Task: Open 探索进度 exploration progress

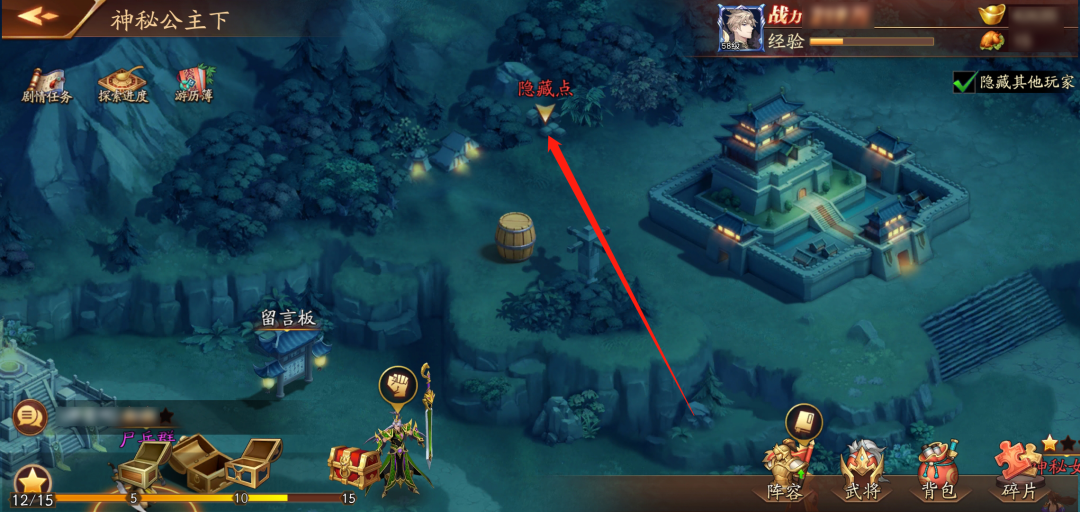Action: coord(123,84)
